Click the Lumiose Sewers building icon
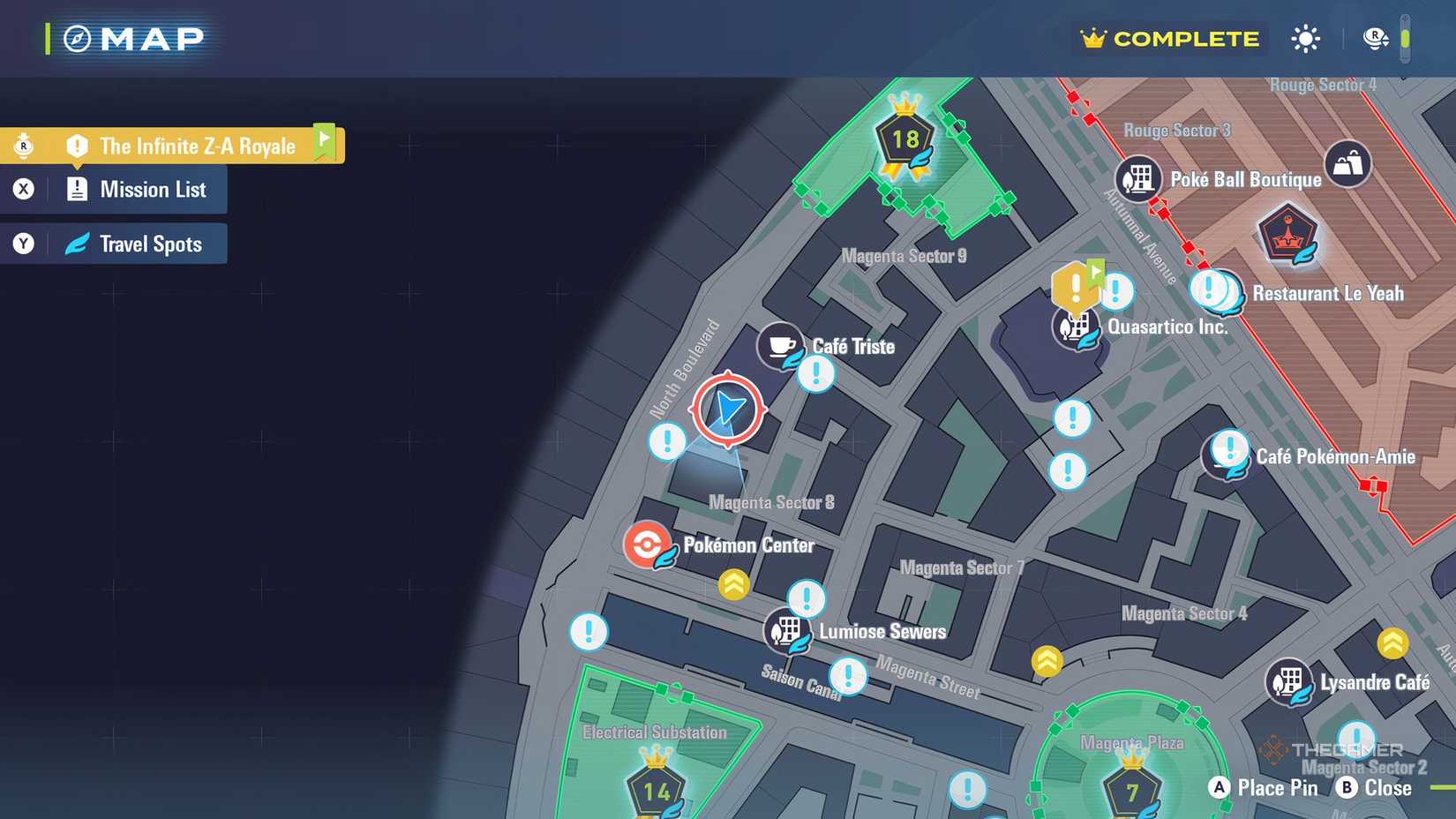 coord(788,632)
